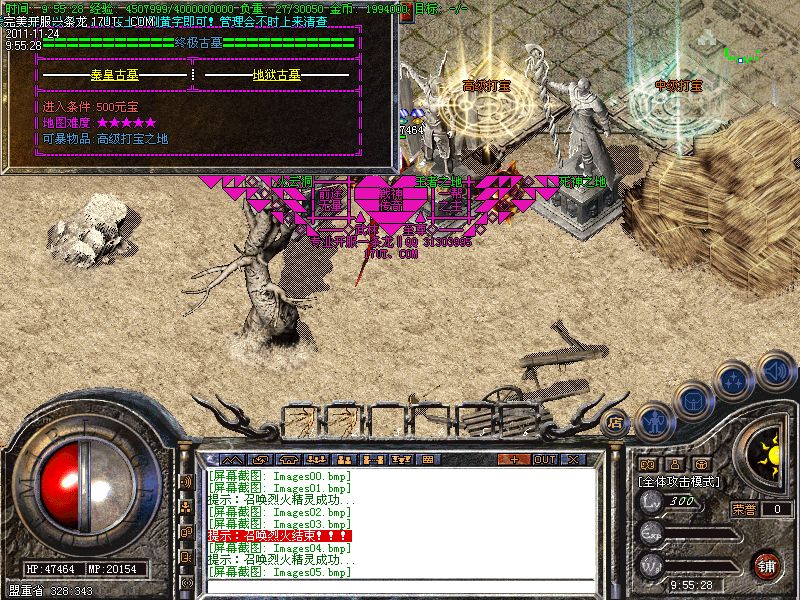Select the 秦皇古墓 dungeon link
The width and height of the screenshot is (800, 600).
click(x=117, y=74)
